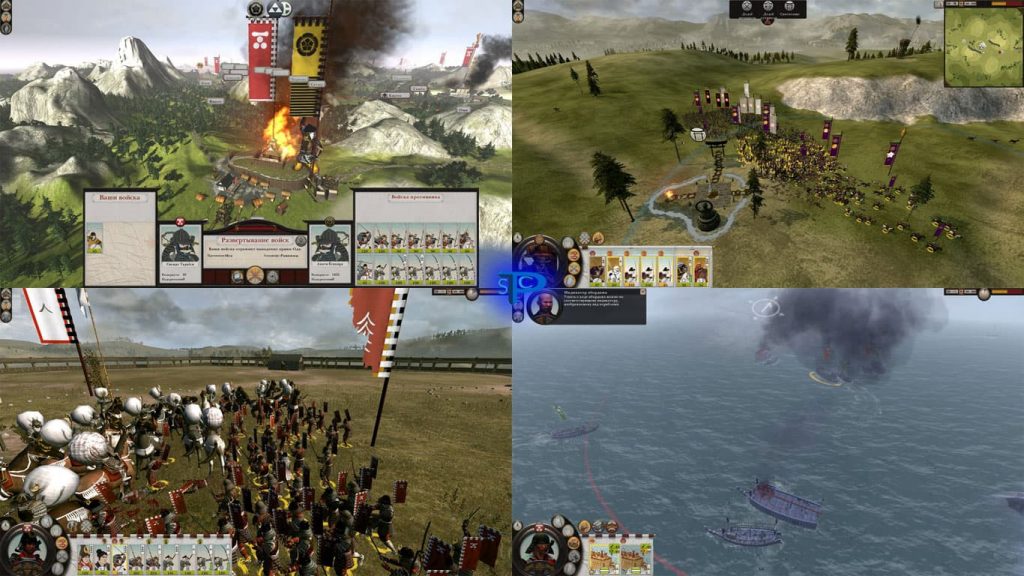Select the enemy general's portrait beside Войска противника
Screen dimensions: 1024x576
click(331, 244)
